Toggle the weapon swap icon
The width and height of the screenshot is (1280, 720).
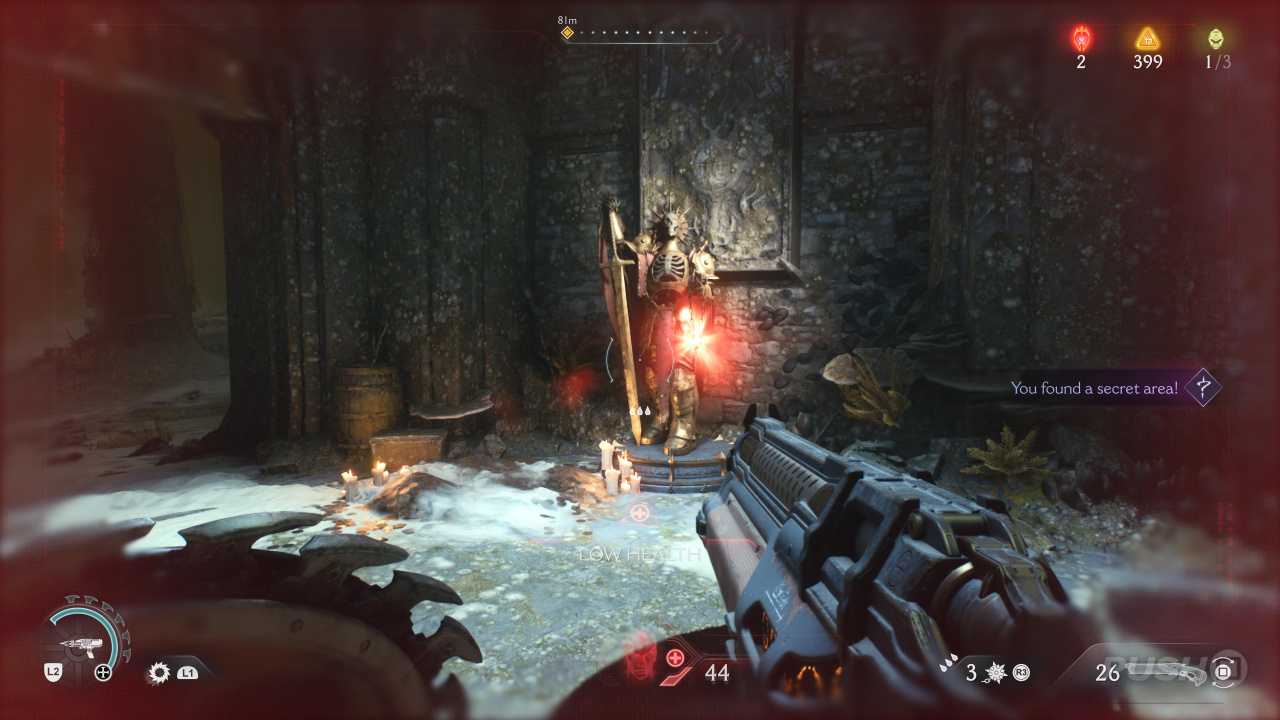click(x=1223, y=672)
